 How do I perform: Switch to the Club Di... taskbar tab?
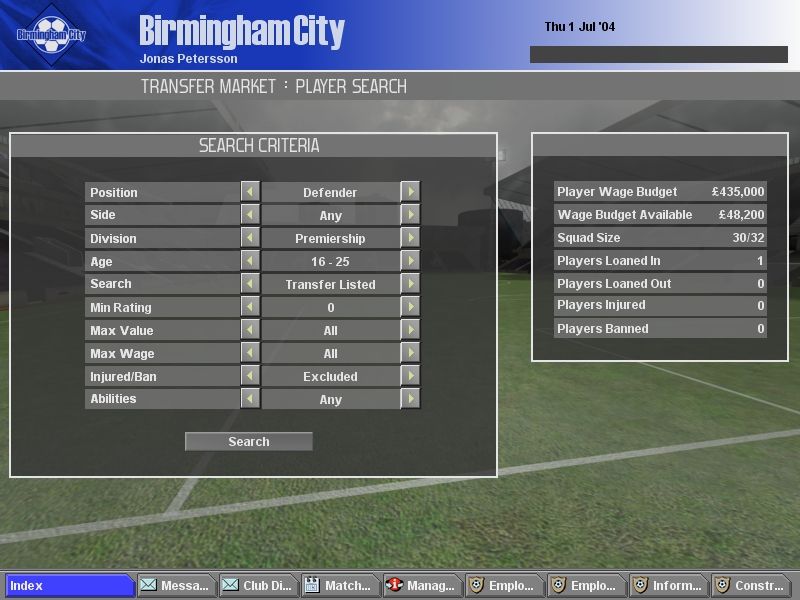(x=257, y=586)
